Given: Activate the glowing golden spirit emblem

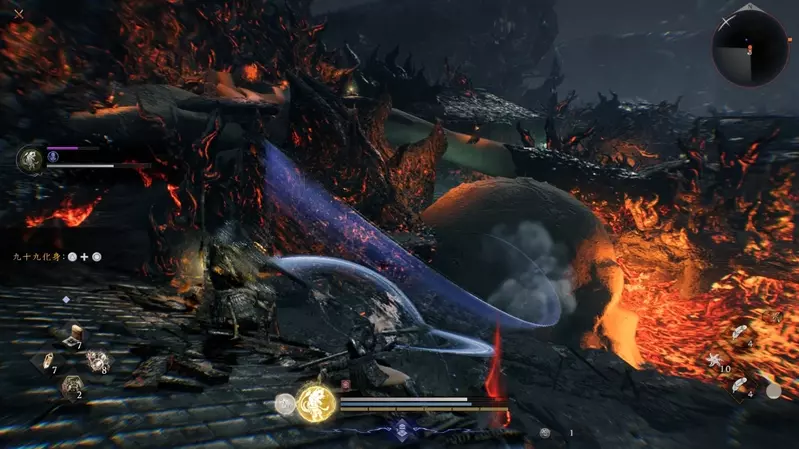Looking at the screenshot, I should [x=315, y=403].
